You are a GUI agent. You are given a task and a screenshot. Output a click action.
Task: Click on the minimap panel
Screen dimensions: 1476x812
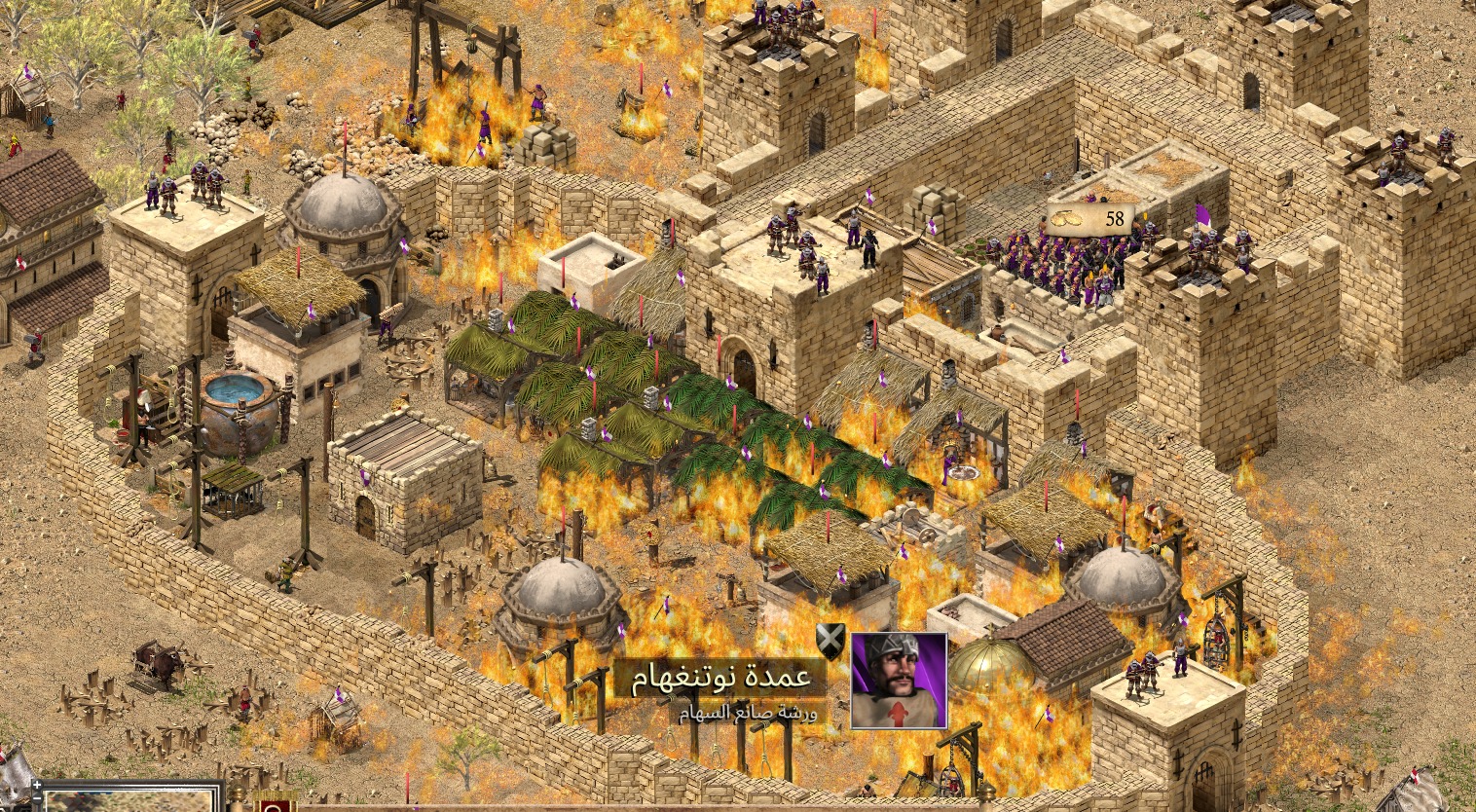[131, 800]
